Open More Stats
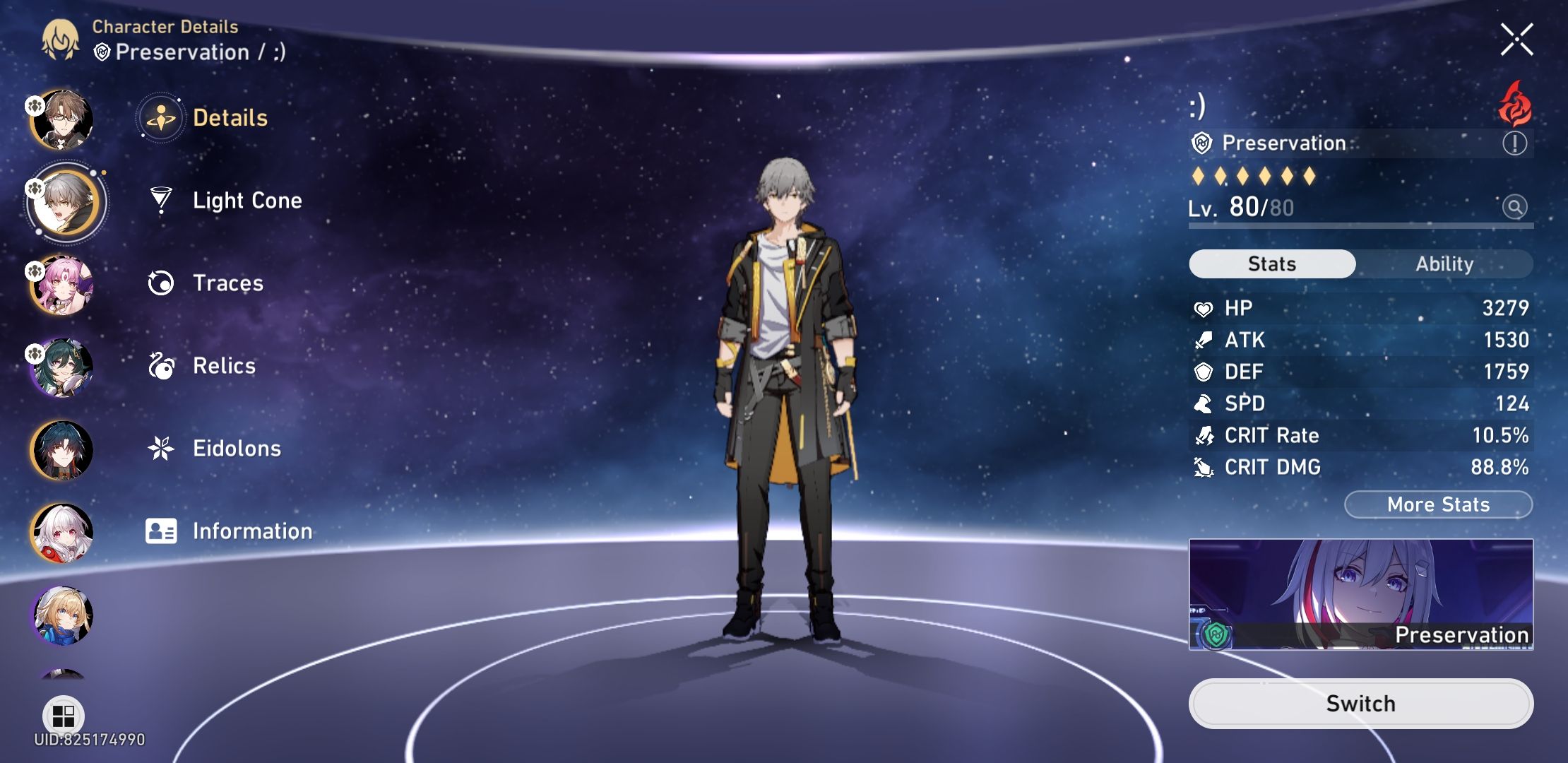Image resolution: width=1568 pixels, height=763 pixels. click(1438, 504)
